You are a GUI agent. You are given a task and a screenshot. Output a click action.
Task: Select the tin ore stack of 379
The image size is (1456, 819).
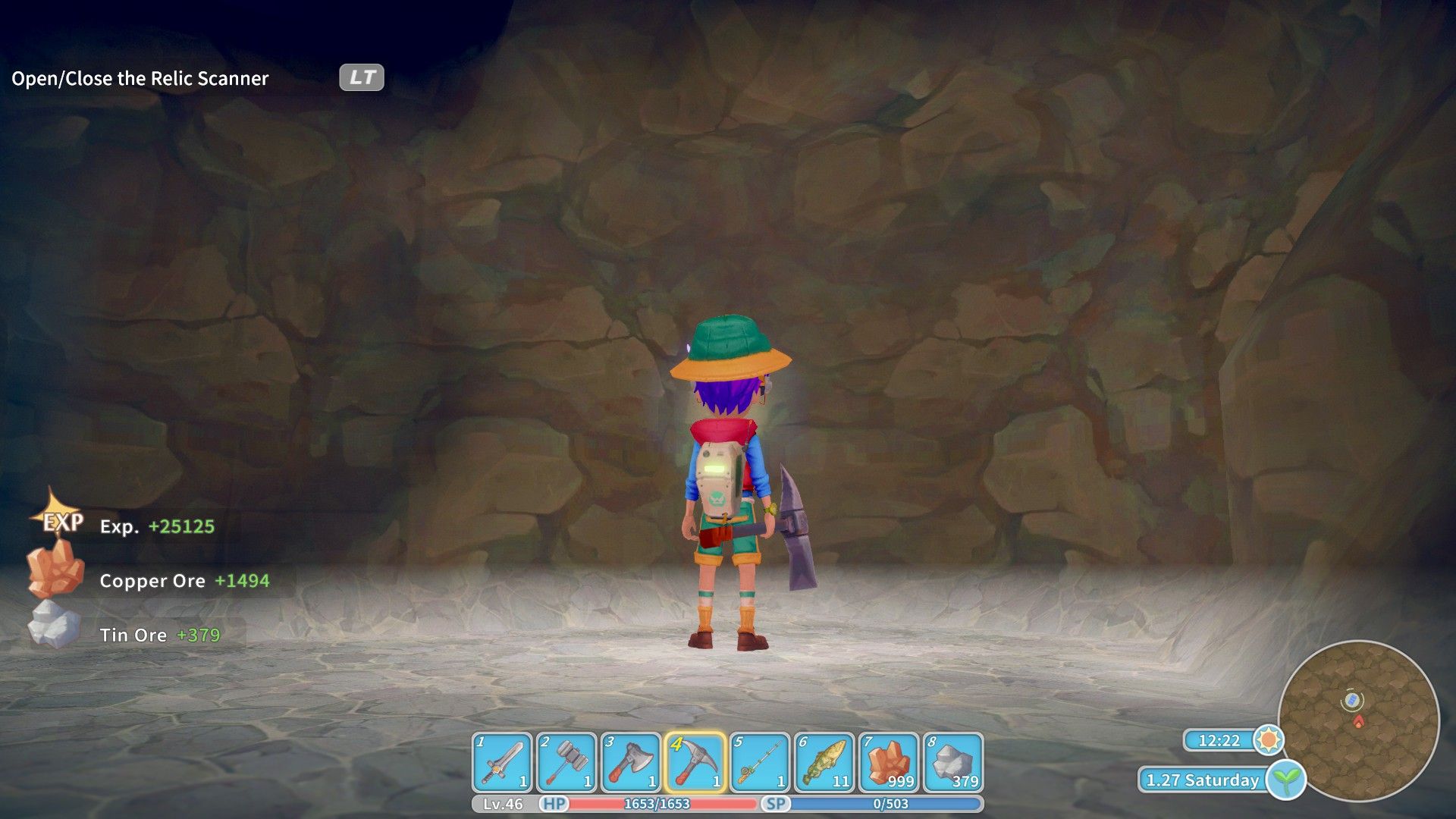pyautogui.click(x=953, y=762)
